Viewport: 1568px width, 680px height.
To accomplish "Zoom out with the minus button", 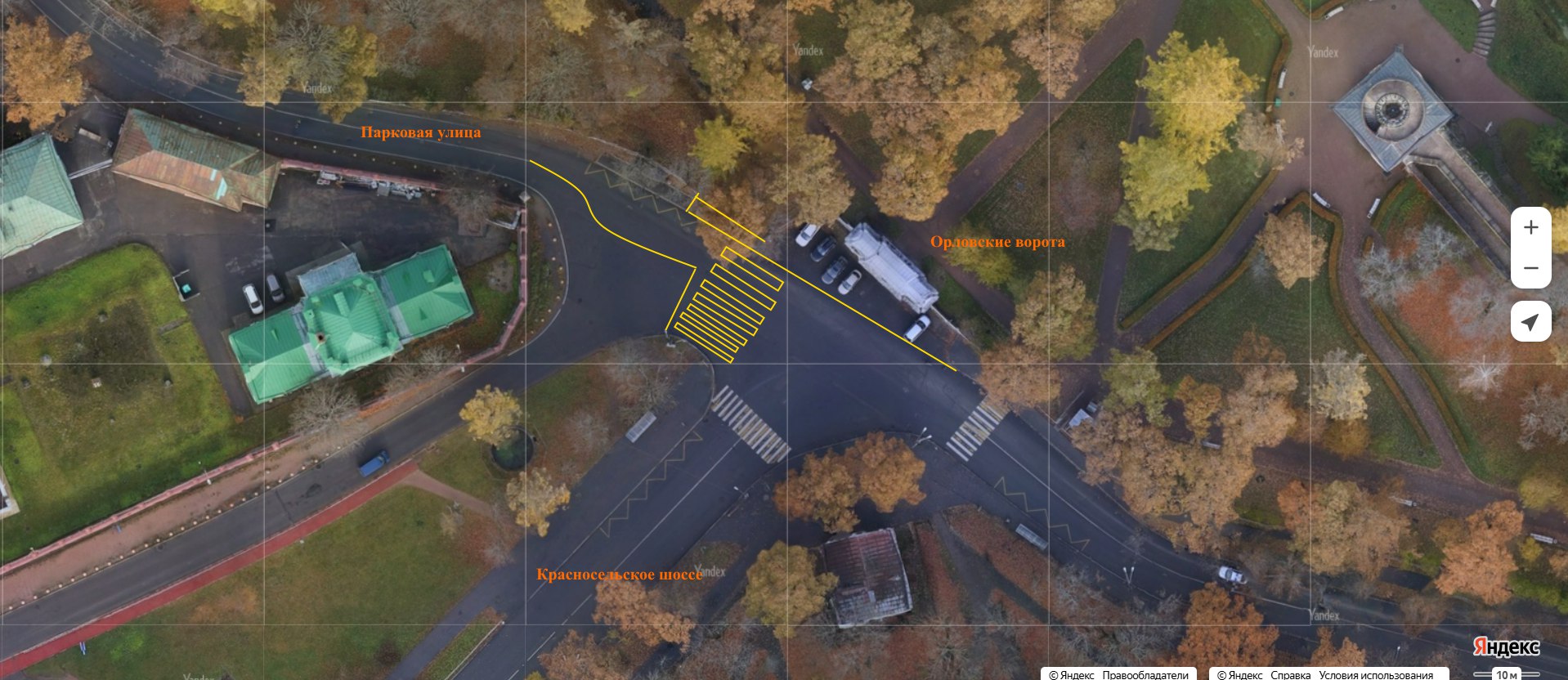I will 1530,268.
